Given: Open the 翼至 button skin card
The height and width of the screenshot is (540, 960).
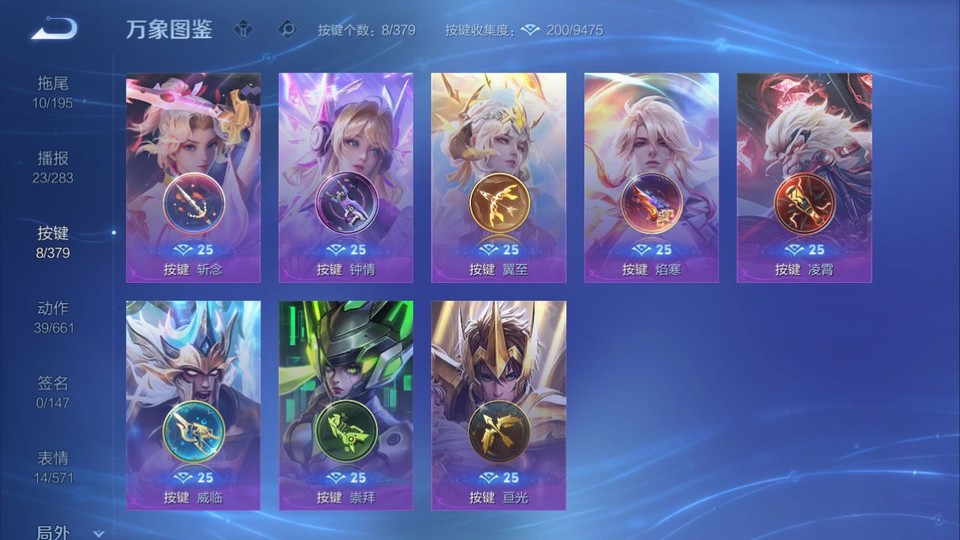Looking at the screenshot, I should [x=498, y=178].
